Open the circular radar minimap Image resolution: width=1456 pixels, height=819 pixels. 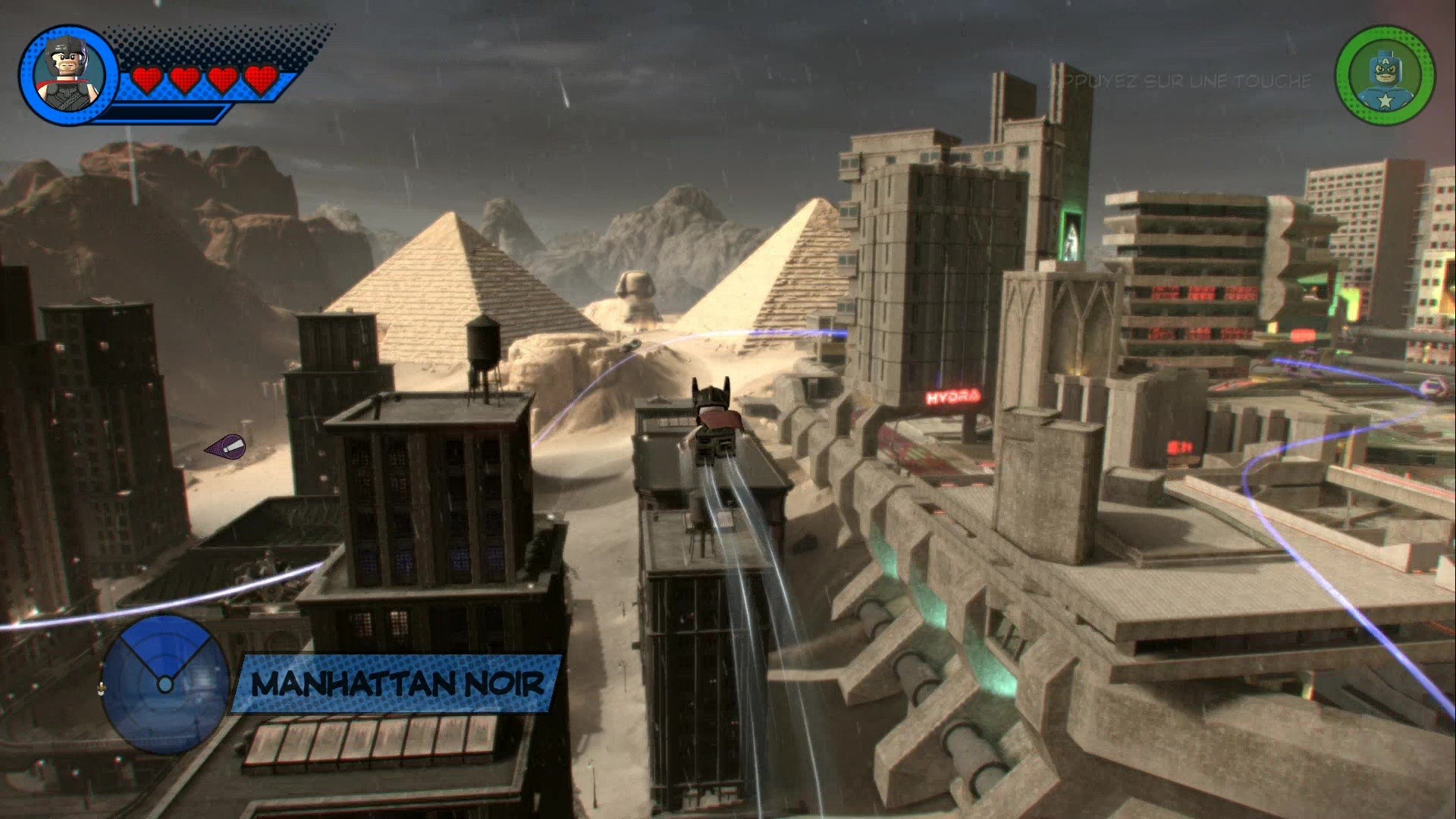[x=165, y=683]
